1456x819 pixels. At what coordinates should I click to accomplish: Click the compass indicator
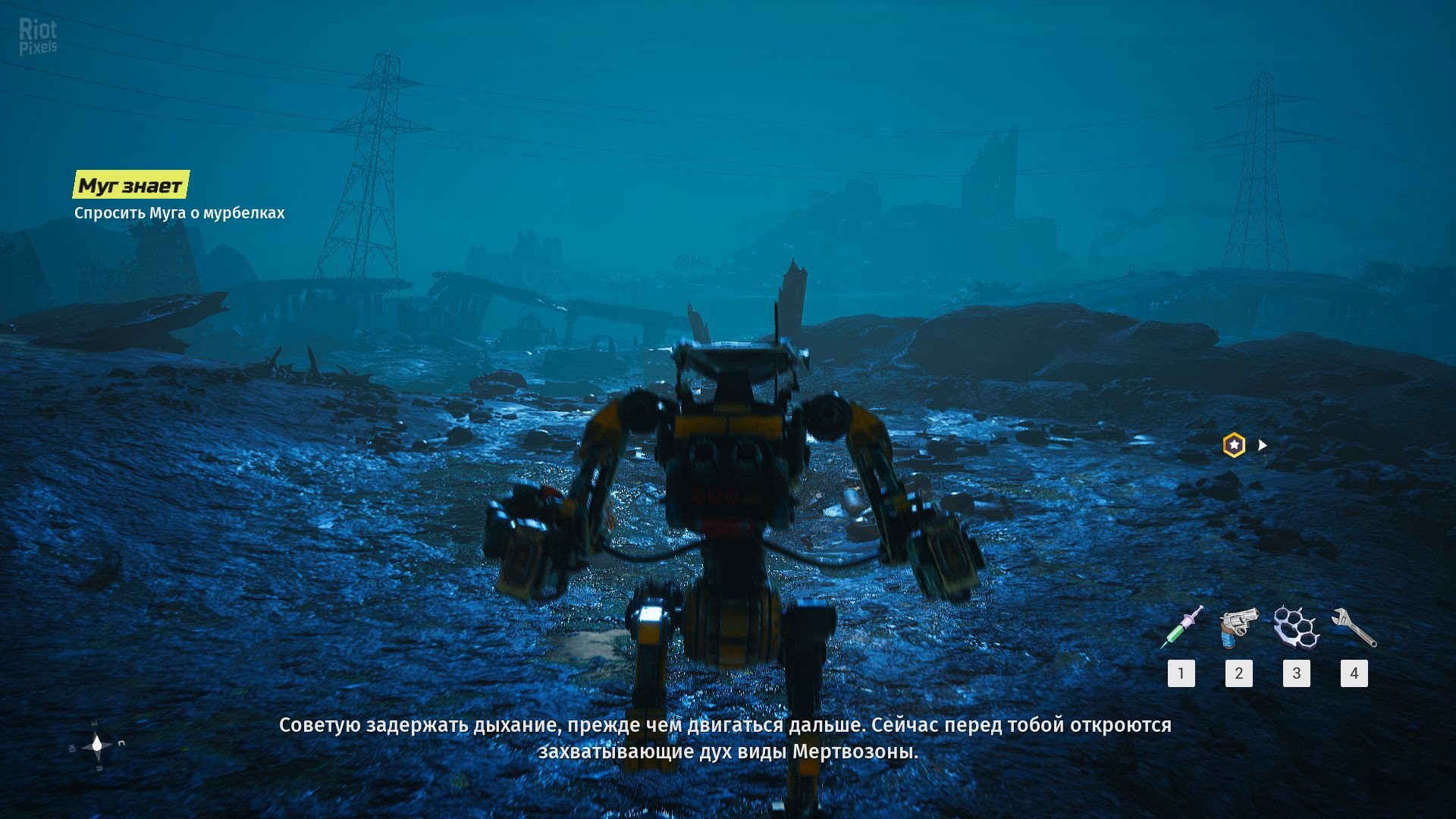coord(97,745)
